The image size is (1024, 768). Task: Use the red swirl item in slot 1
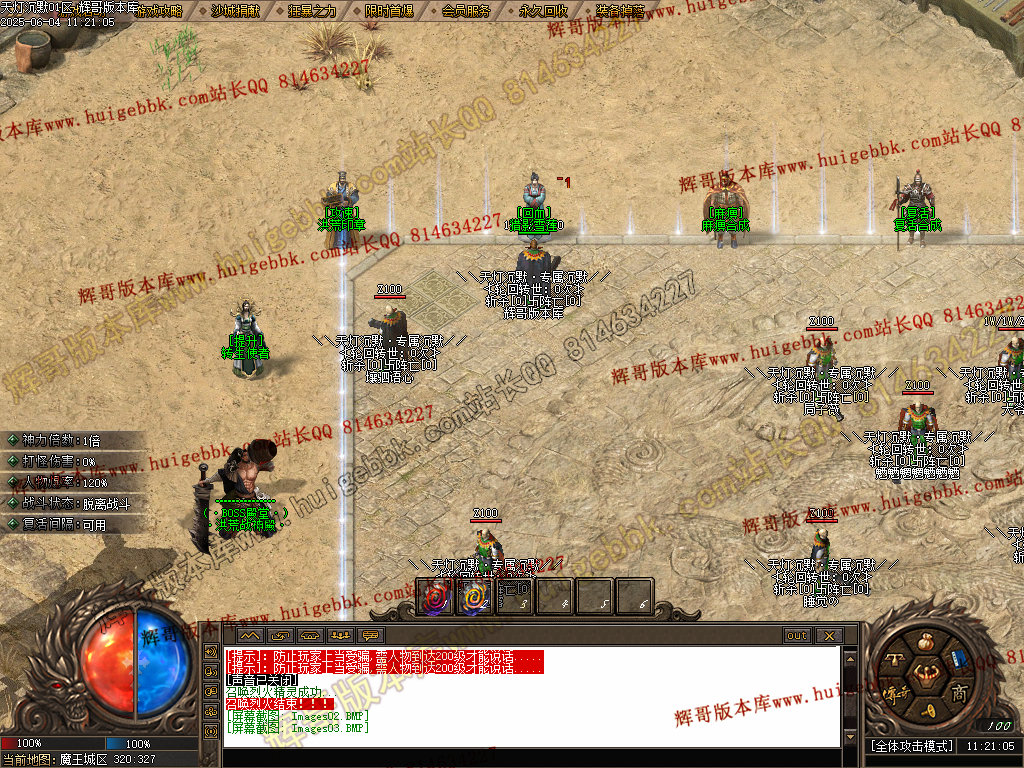435,597
